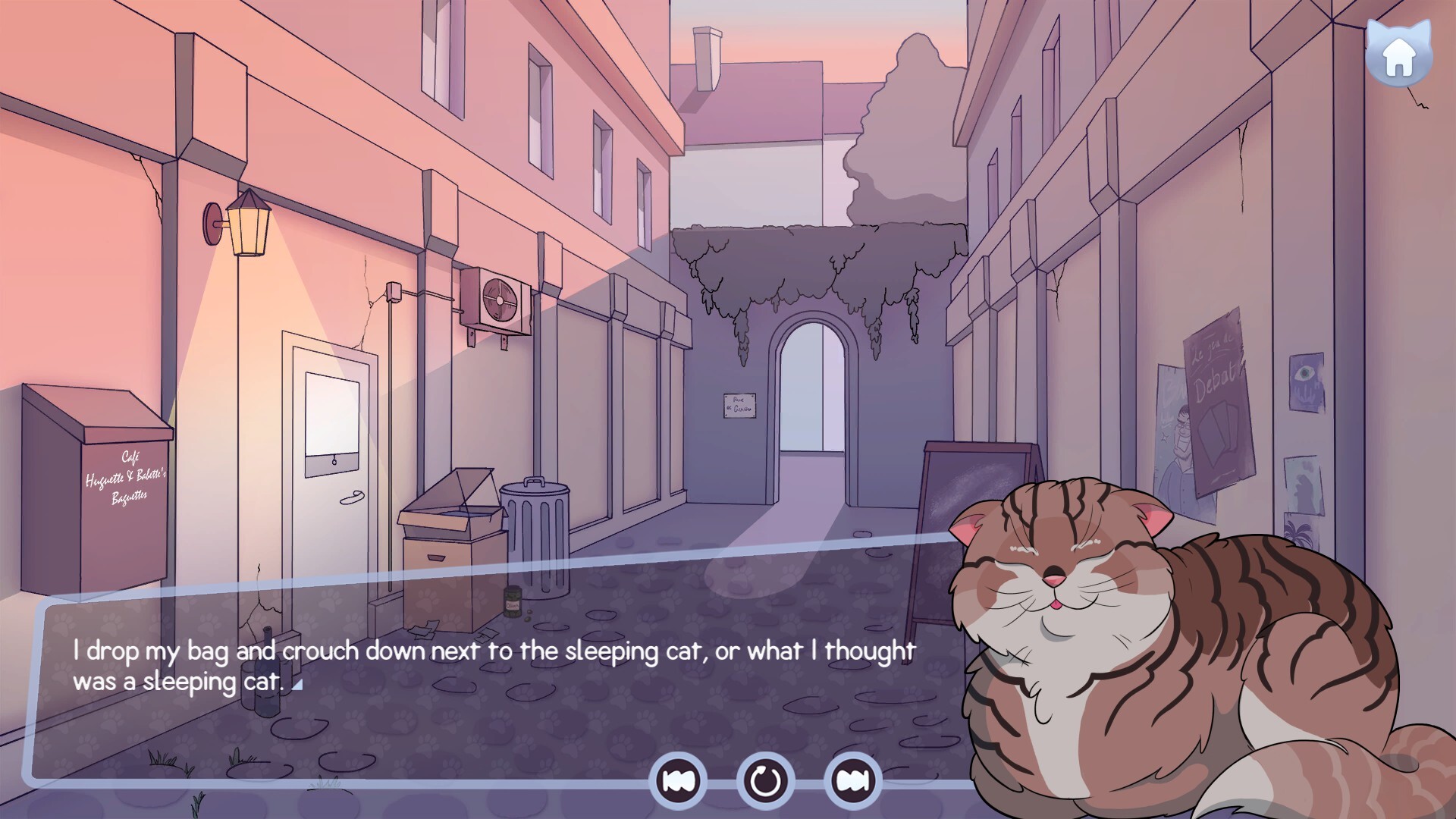This screenshot has width=1456, height=819.
Task: Click the circular arrow replay button
Action: (765, 780)
